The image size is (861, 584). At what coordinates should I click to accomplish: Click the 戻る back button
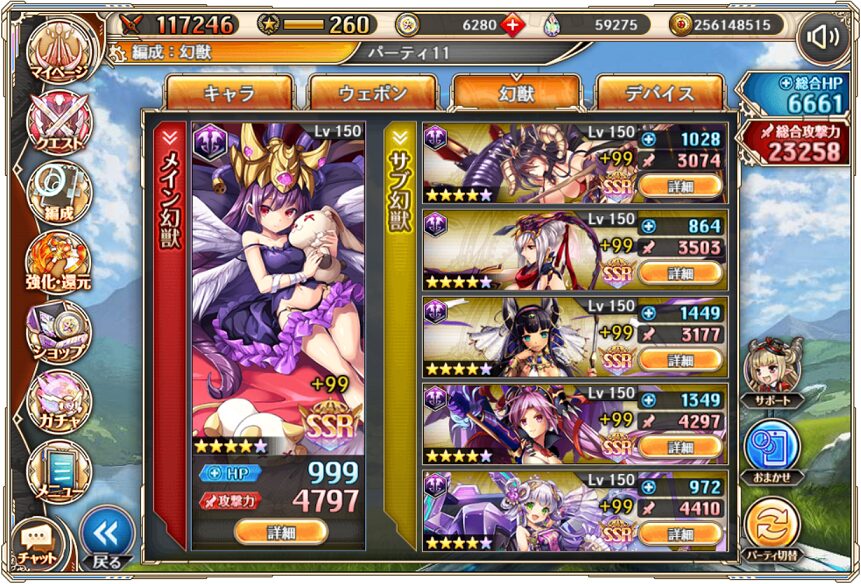click(106, 537)
